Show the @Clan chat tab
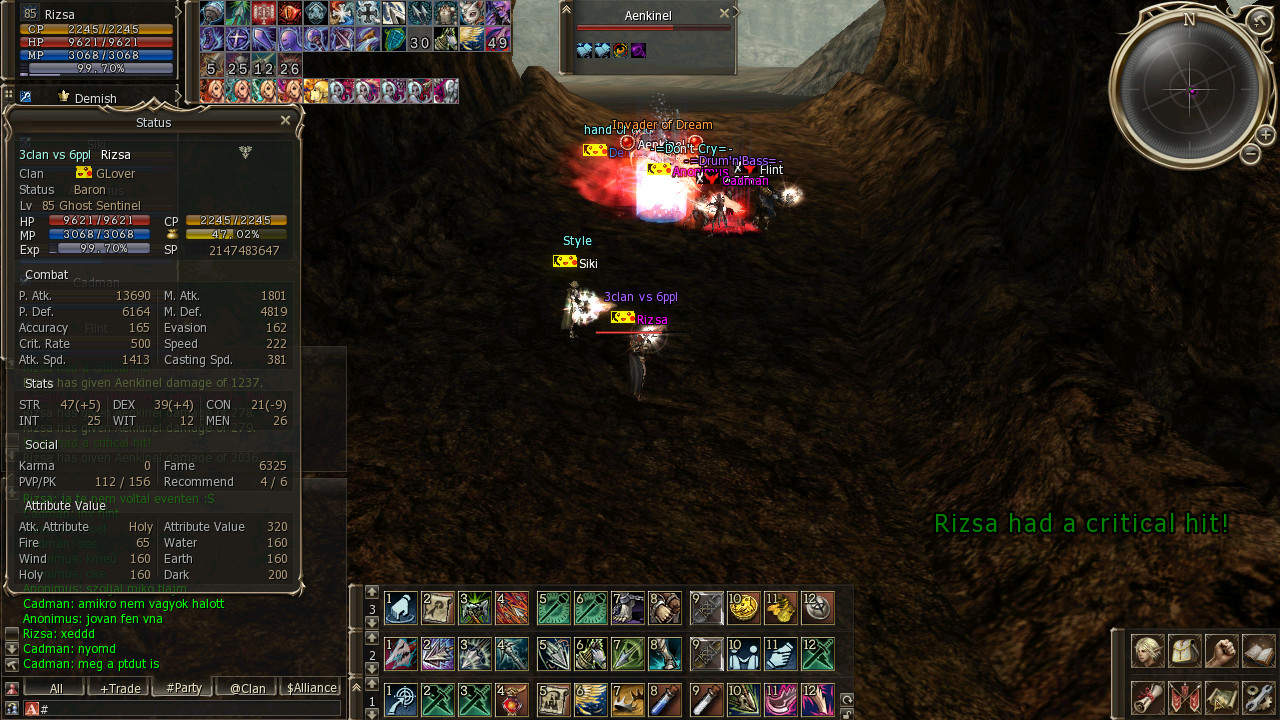1280x720 pixels. click(247, 688)
